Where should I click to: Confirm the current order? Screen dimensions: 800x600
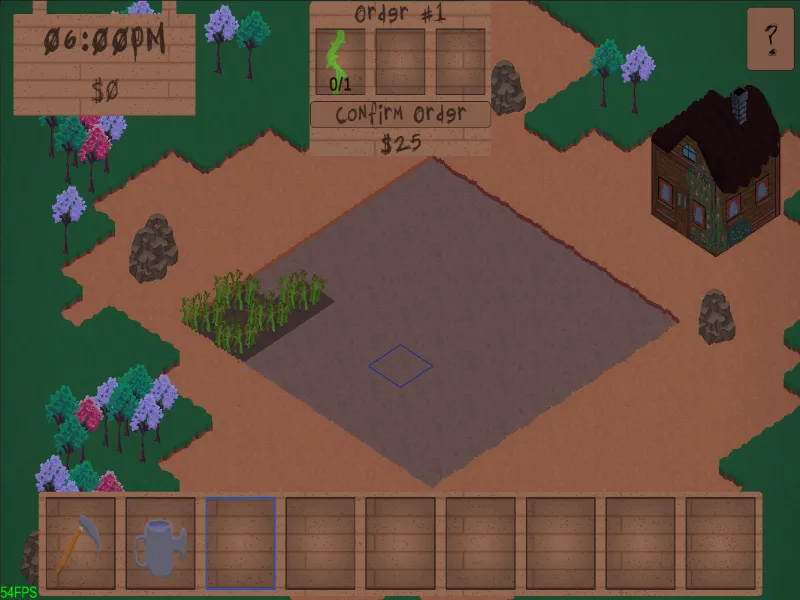[x=400, y=114]
